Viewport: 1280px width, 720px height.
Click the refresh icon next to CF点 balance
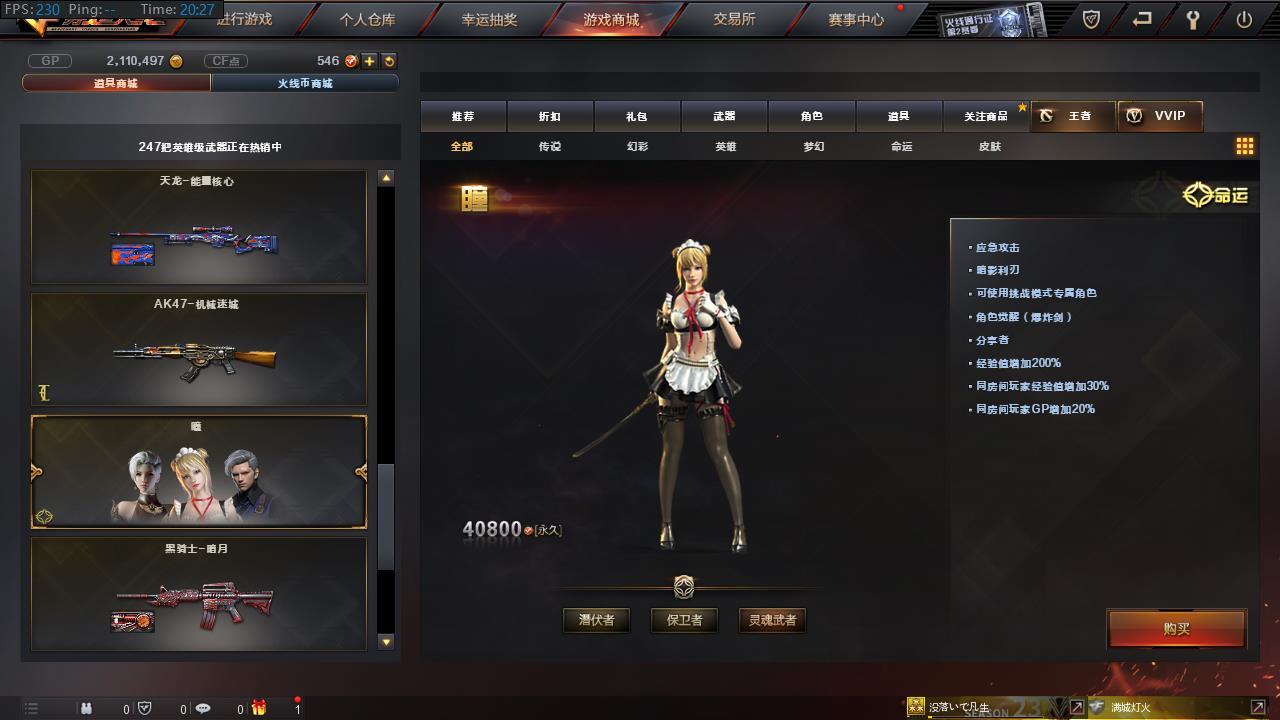click(388, 60)
